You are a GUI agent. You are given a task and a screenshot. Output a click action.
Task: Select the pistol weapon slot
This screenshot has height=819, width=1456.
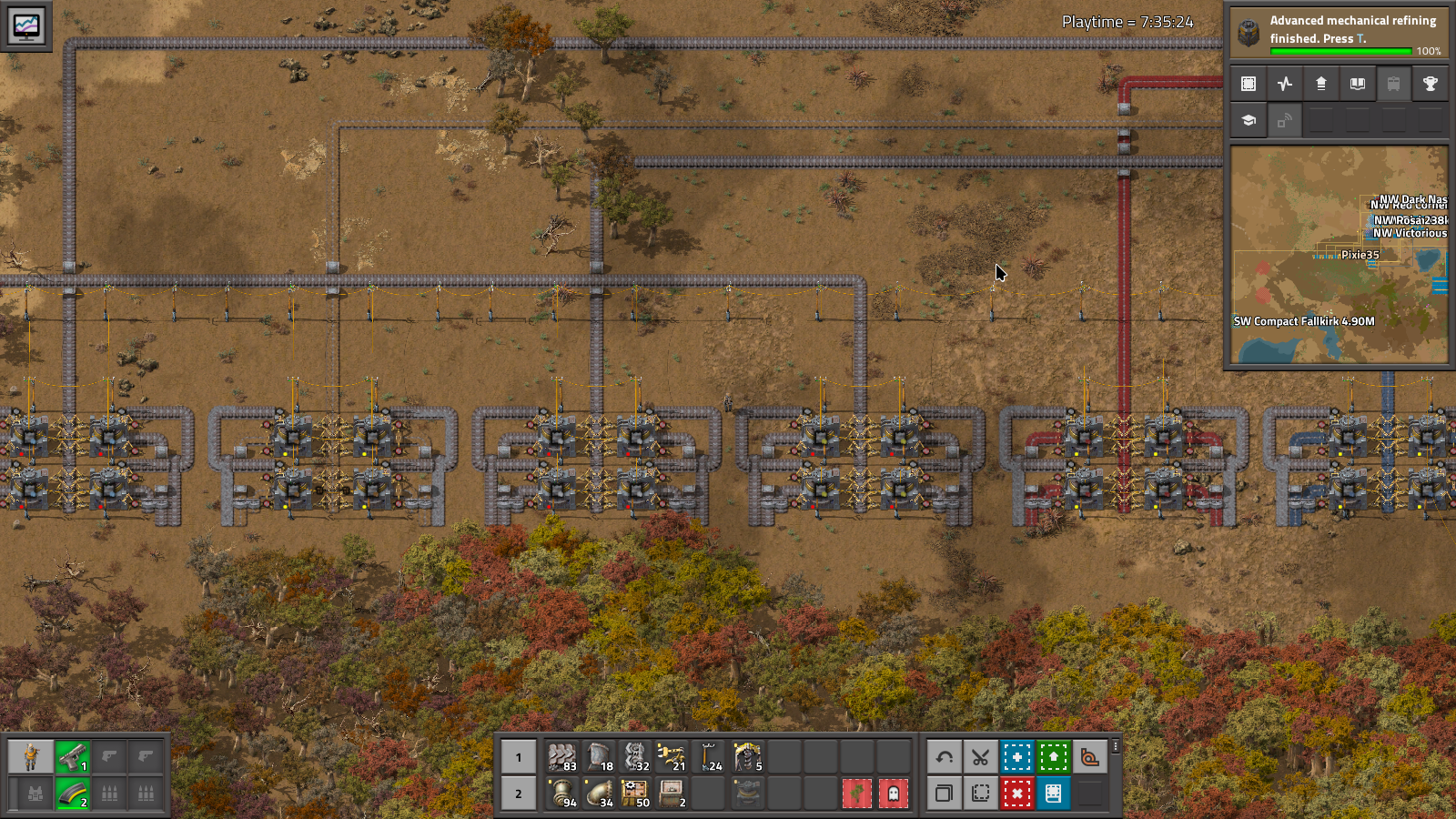(72, 757)
